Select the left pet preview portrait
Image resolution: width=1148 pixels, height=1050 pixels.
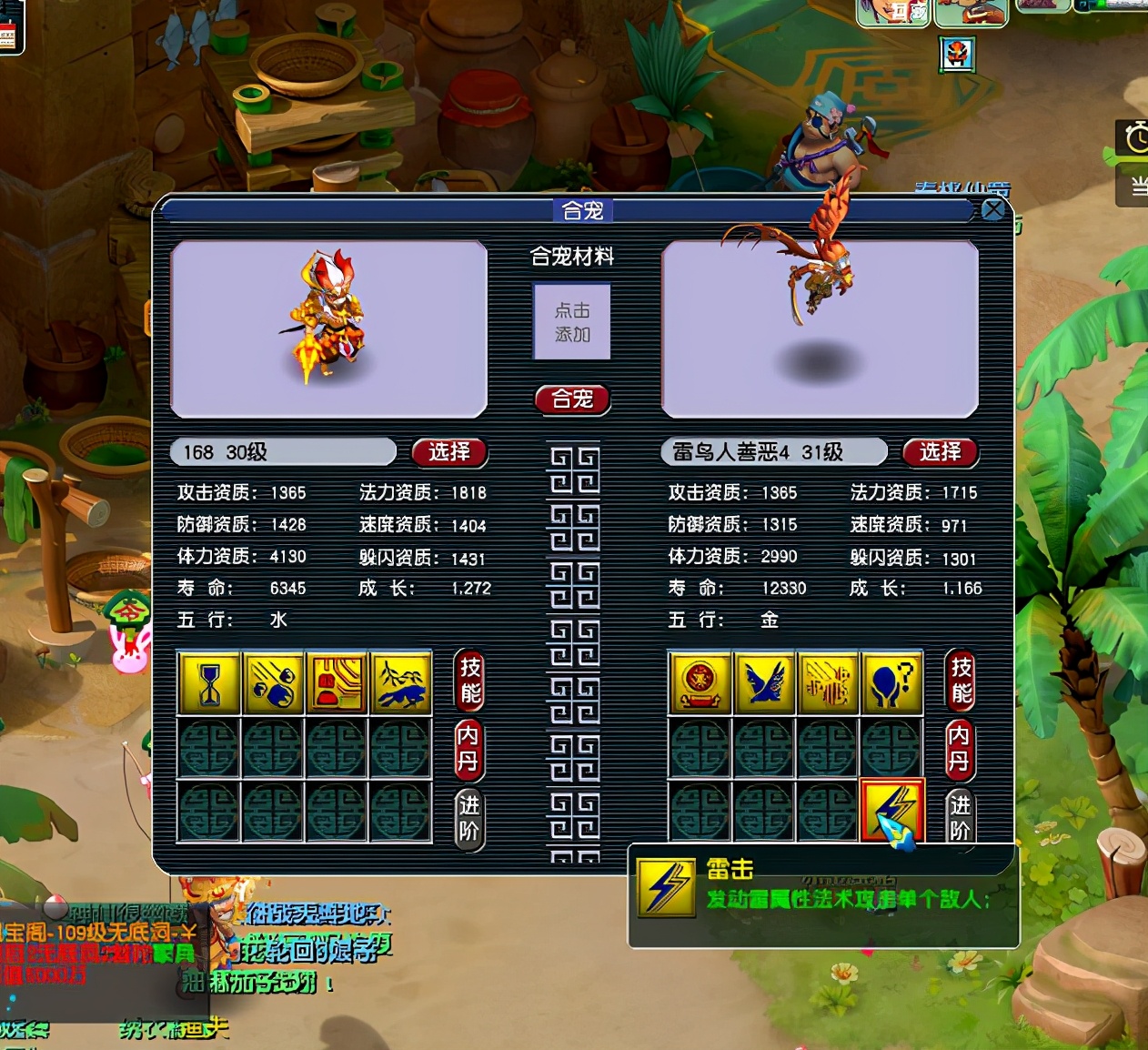[328, 328]
